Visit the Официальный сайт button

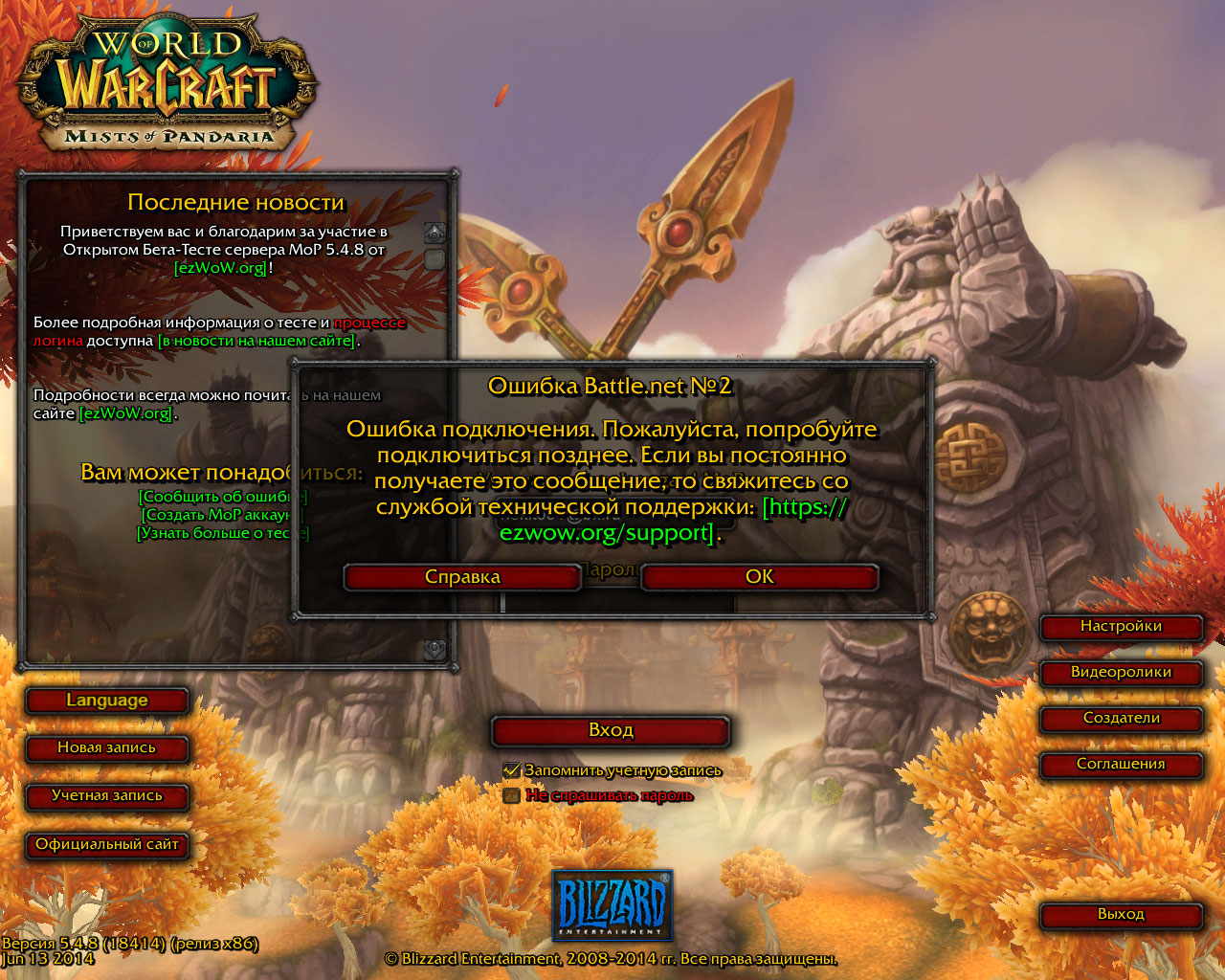[106, 845]
